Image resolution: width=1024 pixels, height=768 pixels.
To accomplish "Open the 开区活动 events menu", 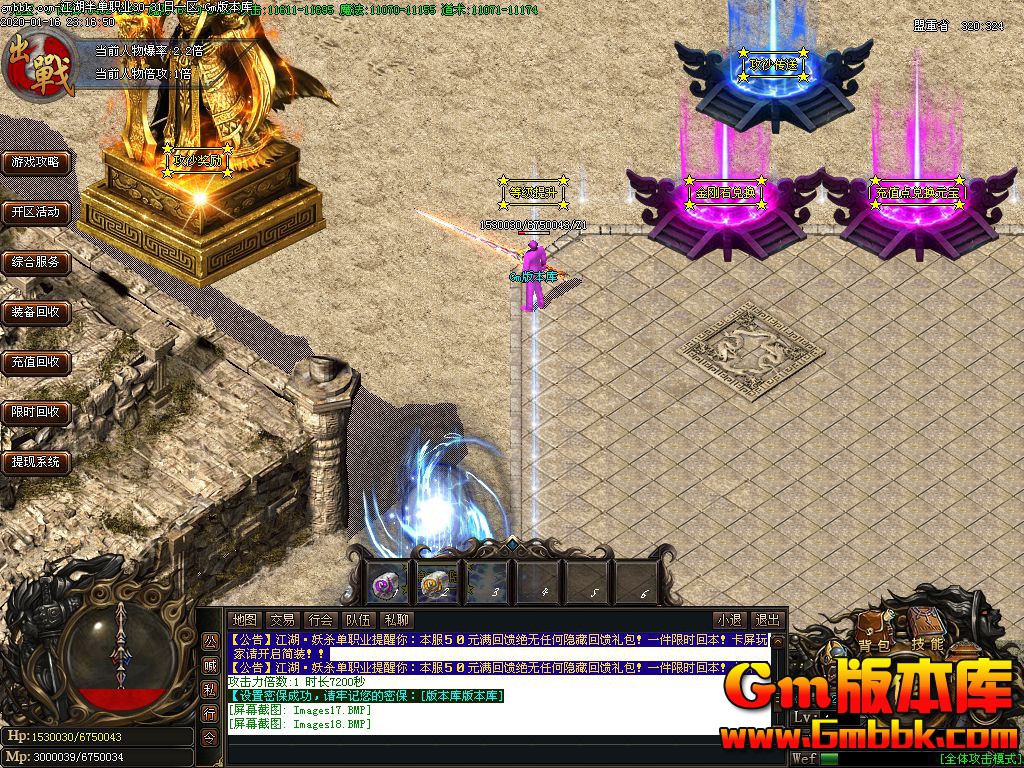I will (36, 212).
